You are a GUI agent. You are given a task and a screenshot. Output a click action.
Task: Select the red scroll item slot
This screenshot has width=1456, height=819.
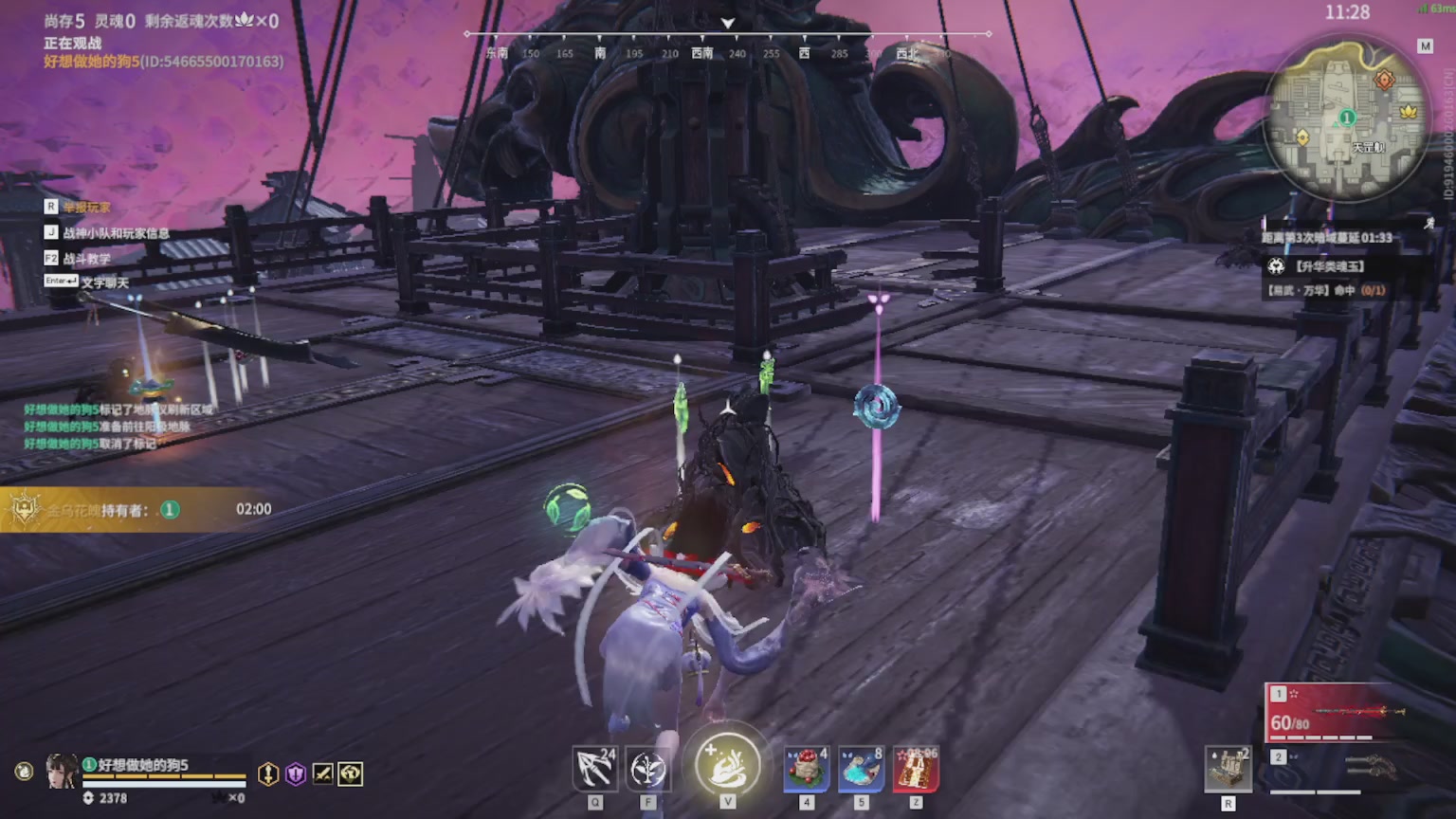915,769
